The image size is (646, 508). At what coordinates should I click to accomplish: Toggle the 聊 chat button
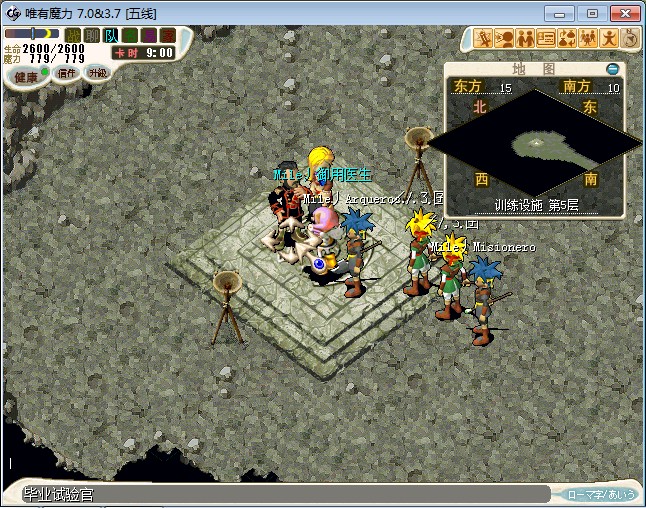tap(92, 35)
